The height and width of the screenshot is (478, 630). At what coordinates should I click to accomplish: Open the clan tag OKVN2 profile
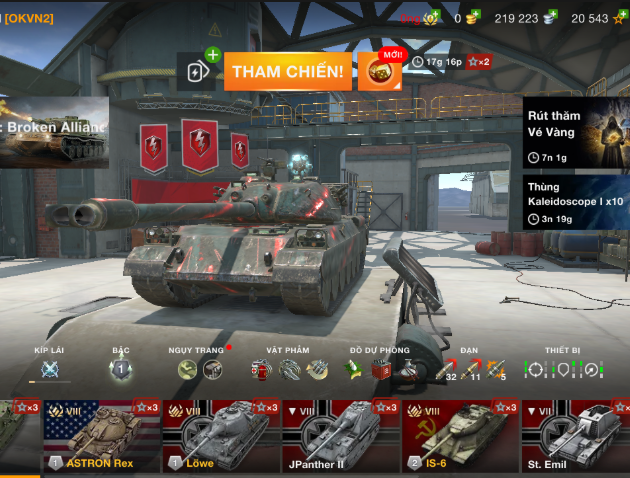pos(28,18)
